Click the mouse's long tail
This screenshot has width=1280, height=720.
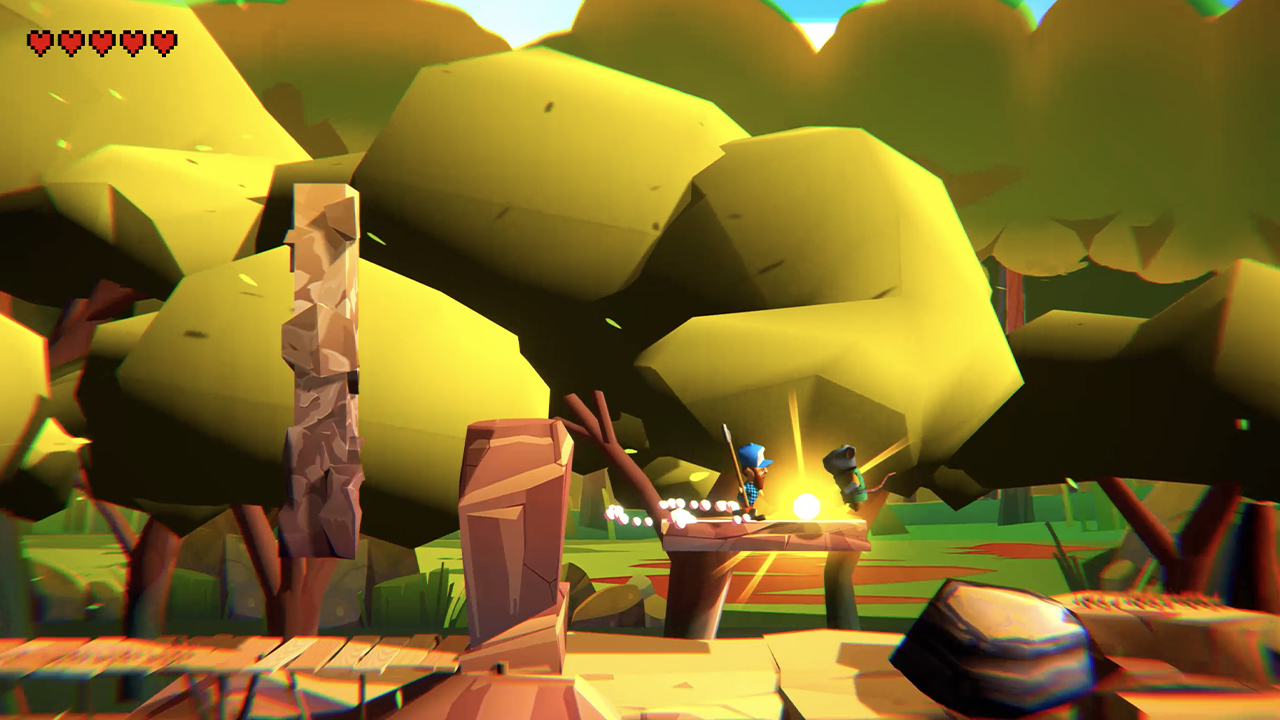(880, 483)
